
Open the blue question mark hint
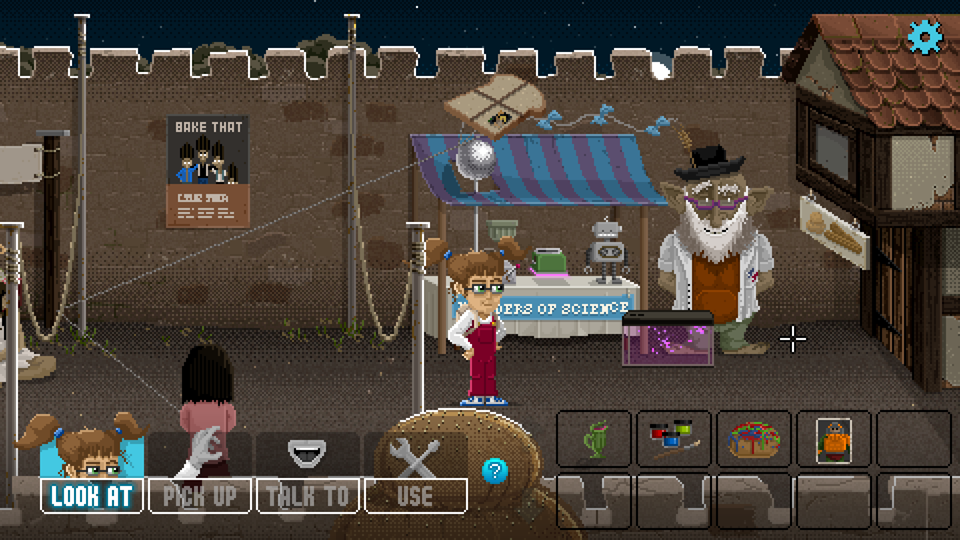(x=495, y=470)
